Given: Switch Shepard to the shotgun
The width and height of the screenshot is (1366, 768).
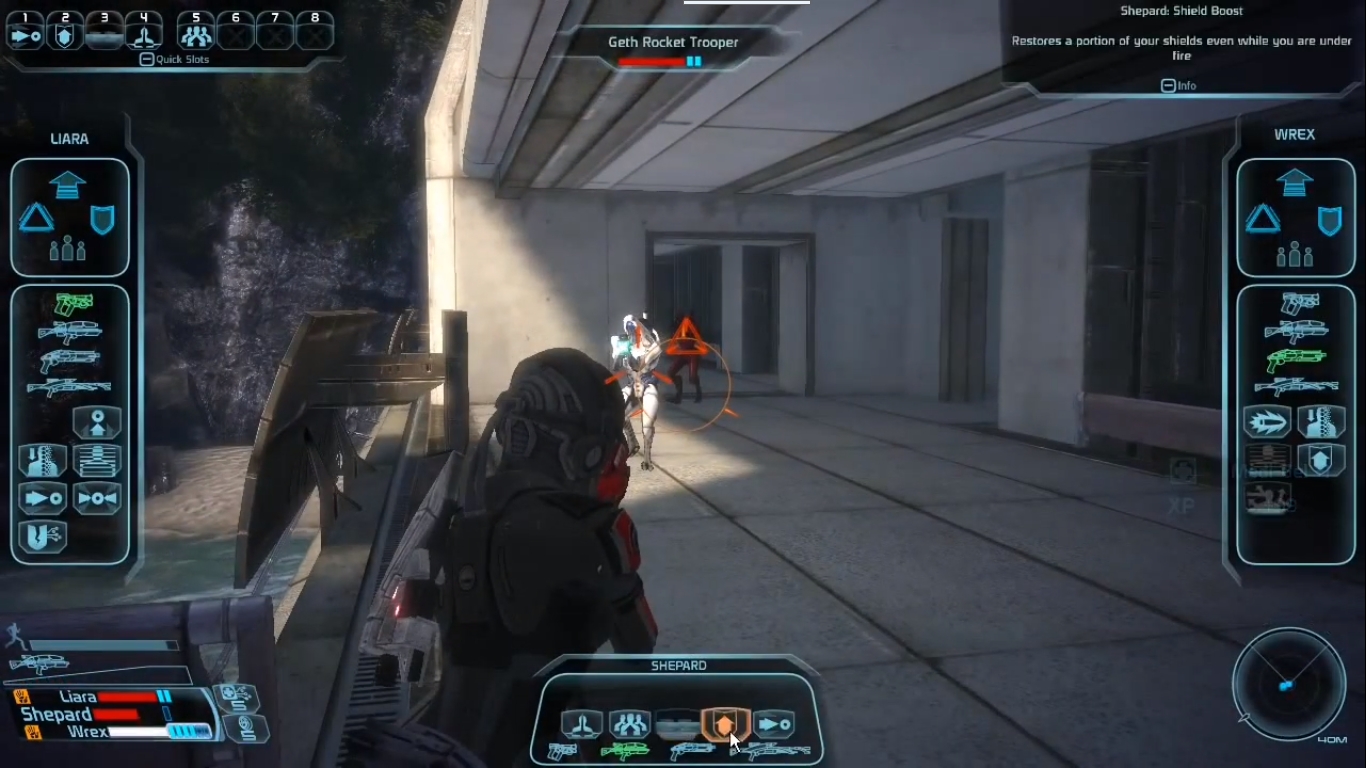Looking at the screenshot, I should pyautogui.click(x=692, y=750).
